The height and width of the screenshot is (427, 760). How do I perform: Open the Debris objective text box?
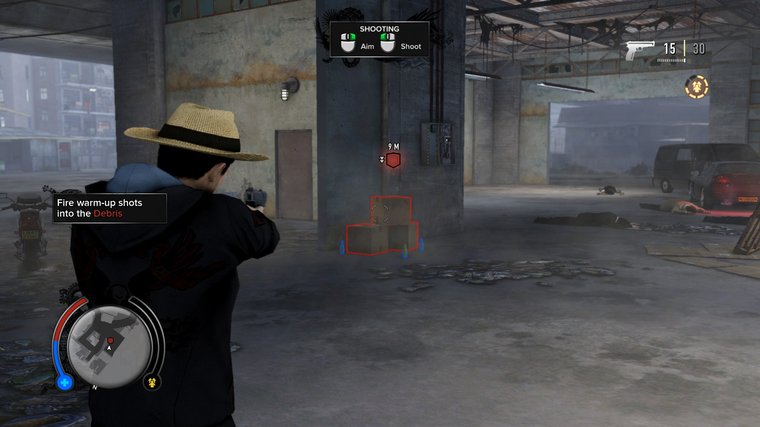coord(109,207)
